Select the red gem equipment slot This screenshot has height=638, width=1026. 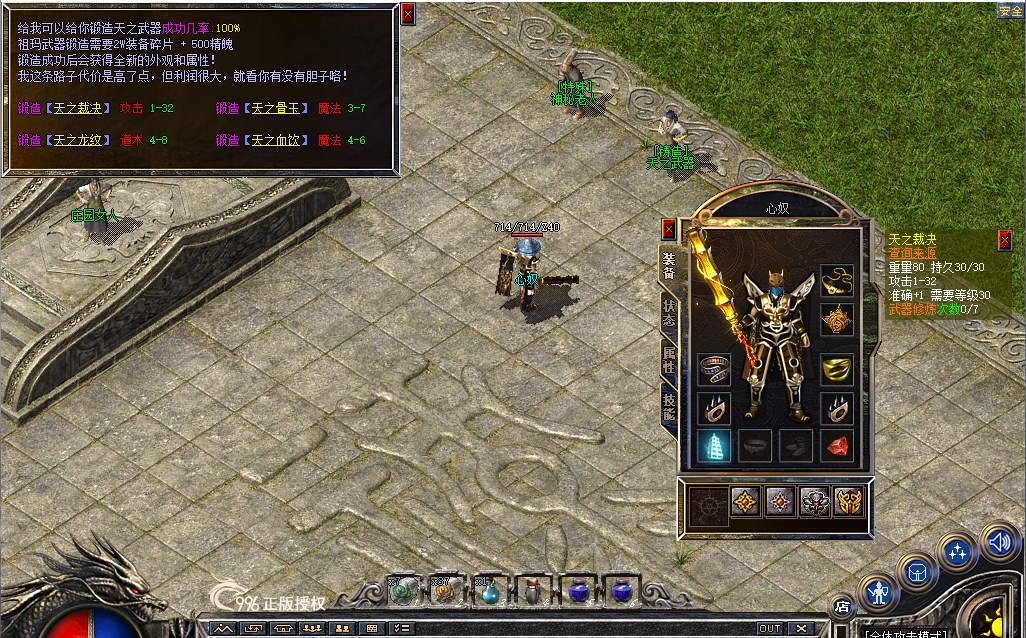pos(836,445)
